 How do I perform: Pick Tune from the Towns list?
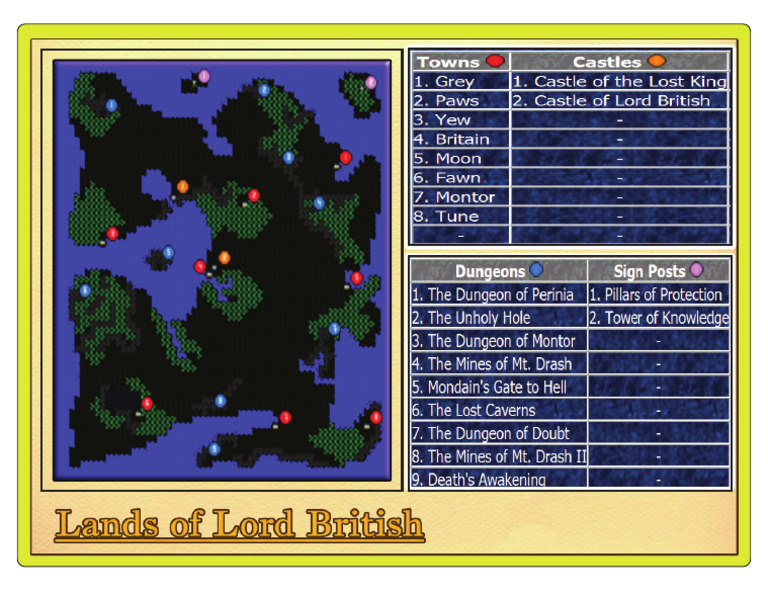(x=446, y=216)
